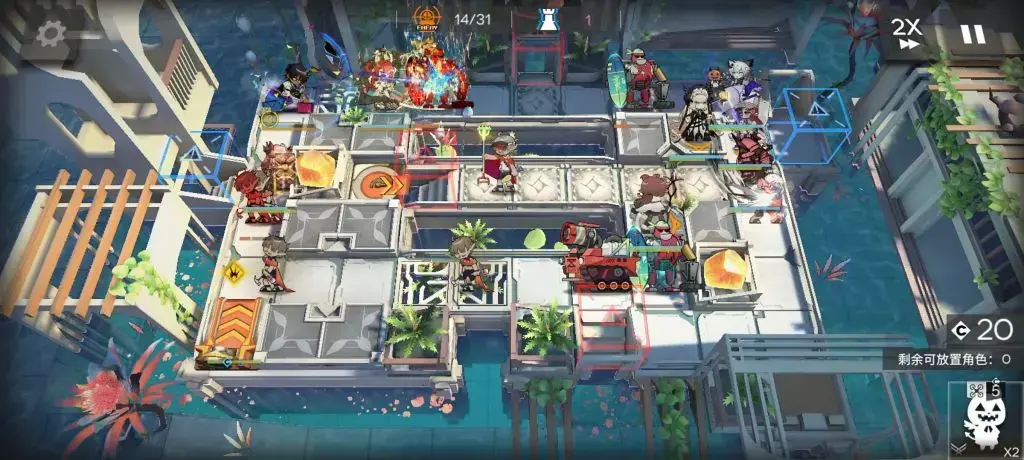Viewport: 1024px width, 460px height.
Task: Open the settings gear menu
Action: click(53, 33)
